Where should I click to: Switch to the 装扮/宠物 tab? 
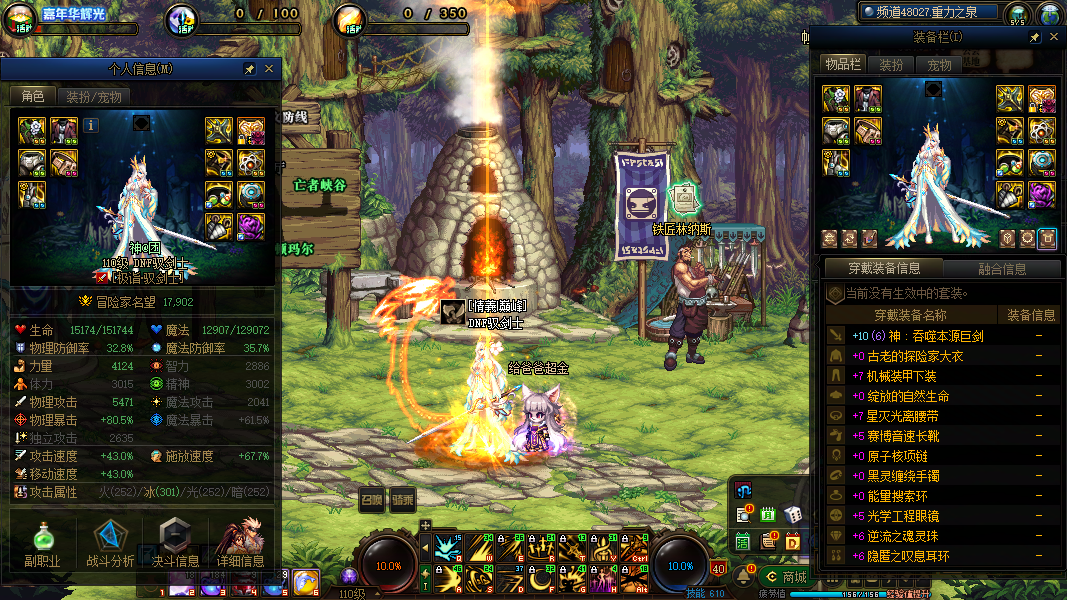click(x=94, y=97)
